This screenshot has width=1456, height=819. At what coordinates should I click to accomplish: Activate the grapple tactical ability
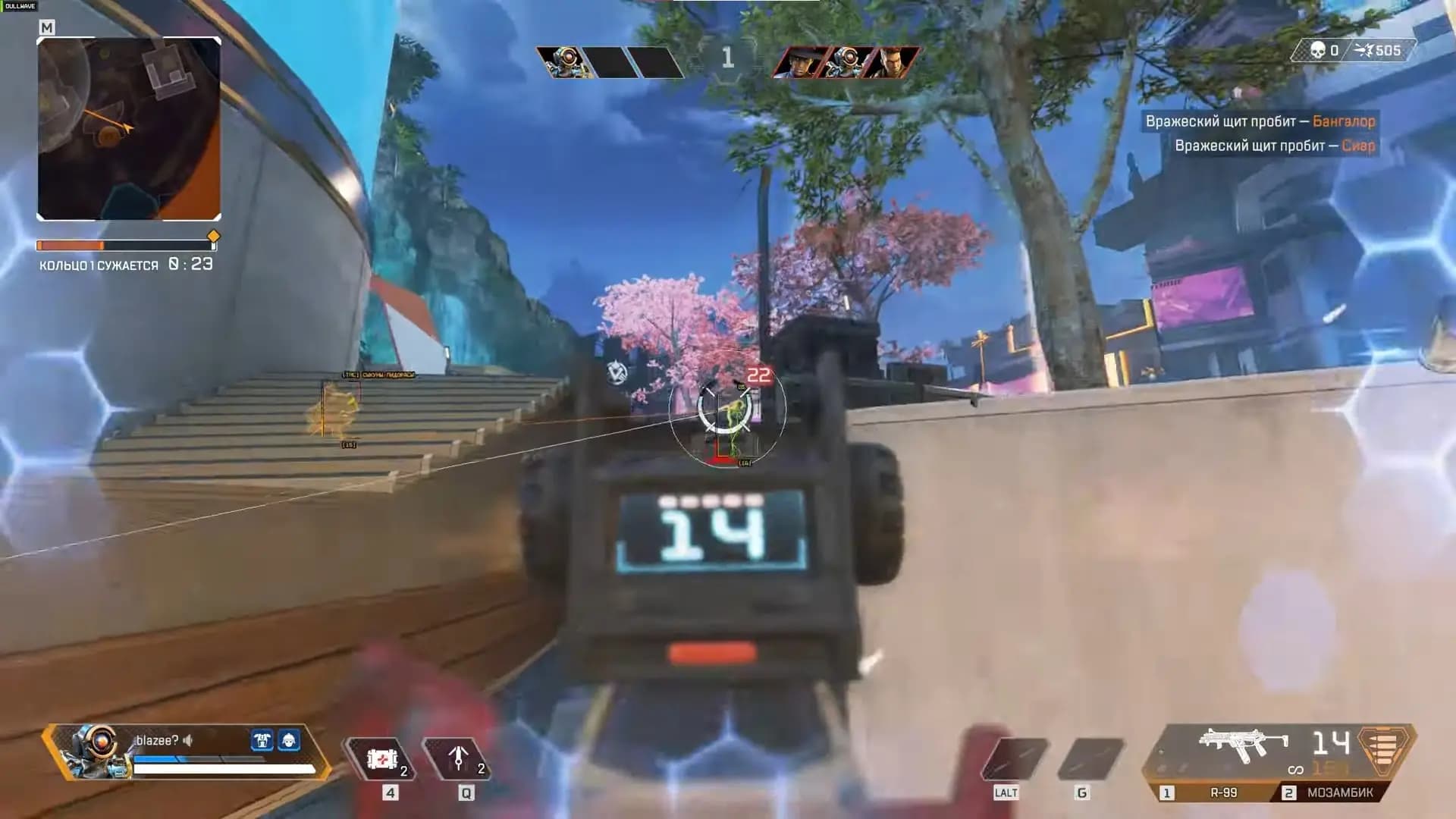pos(458,758)
